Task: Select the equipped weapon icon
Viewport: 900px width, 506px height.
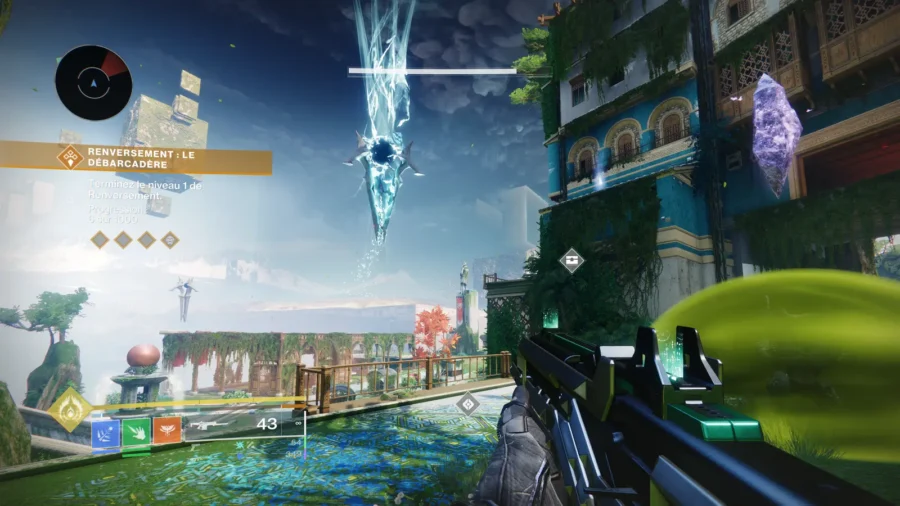Action: (215, 424)
